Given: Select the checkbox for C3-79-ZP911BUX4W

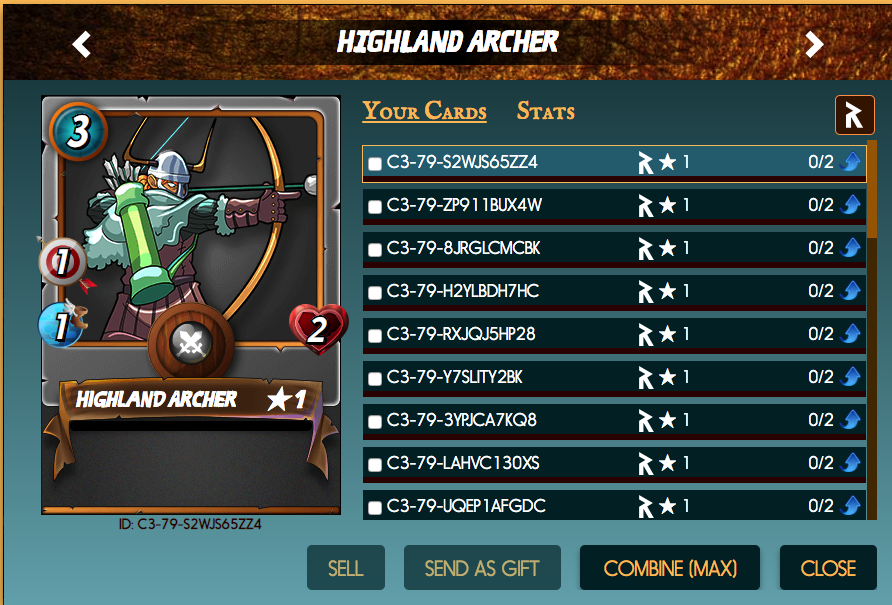Looking at the screenshot, I should pos(375,207).
